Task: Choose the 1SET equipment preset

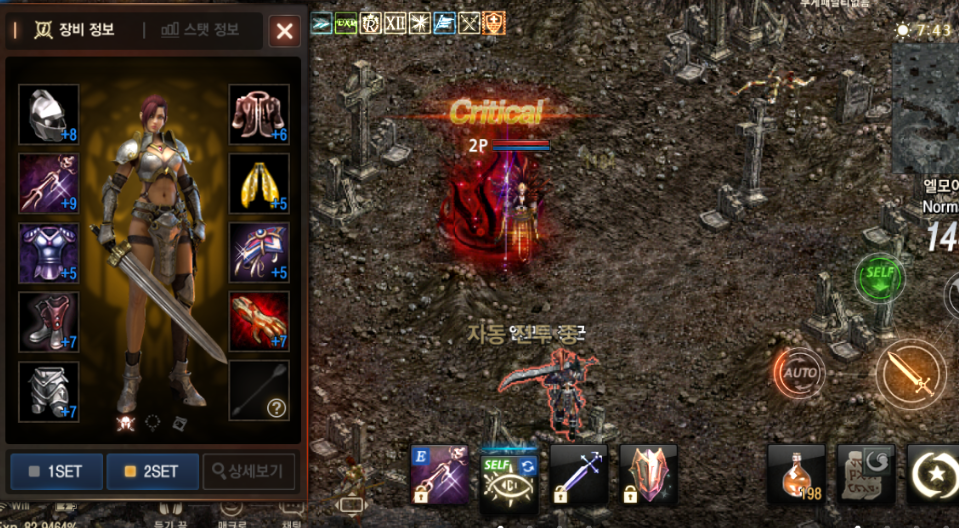Action: 56,471
